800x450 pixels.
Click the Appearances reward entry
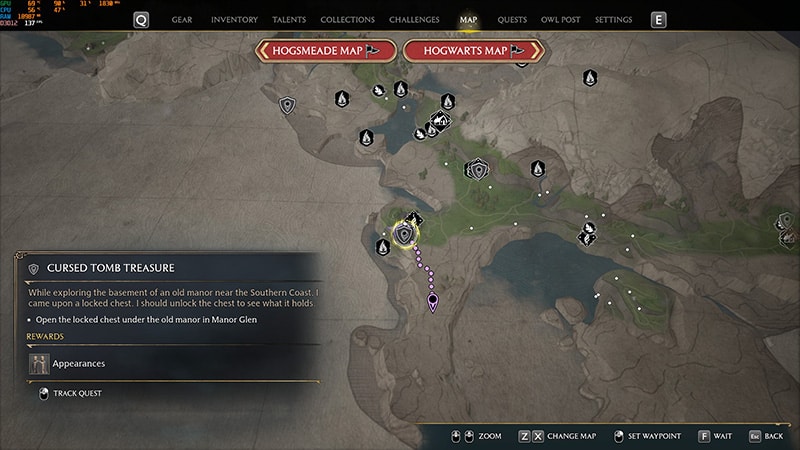pyautogui.click(x=78, y=364)
